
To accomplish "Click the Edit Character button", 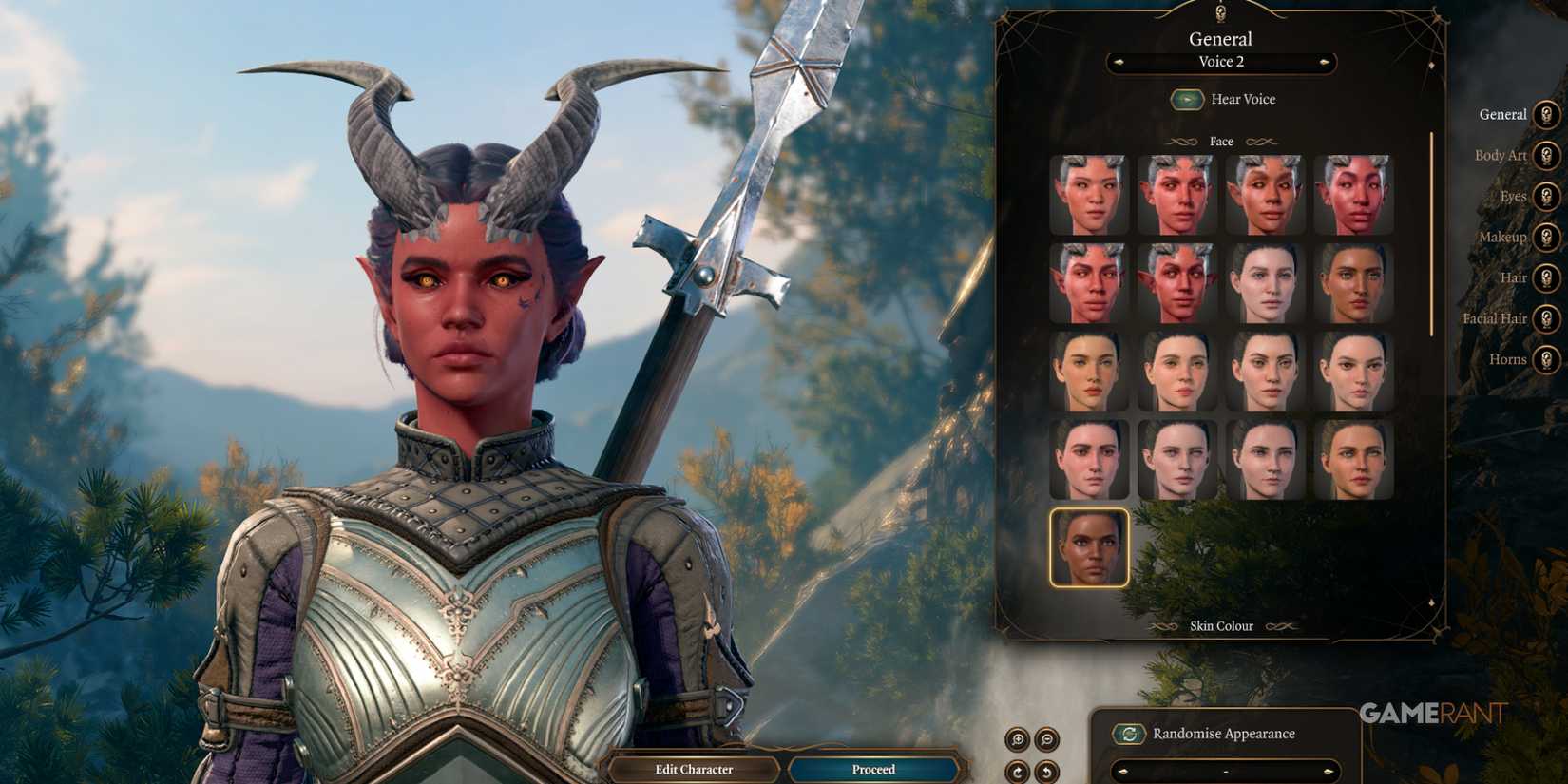I will coord(695,769).
